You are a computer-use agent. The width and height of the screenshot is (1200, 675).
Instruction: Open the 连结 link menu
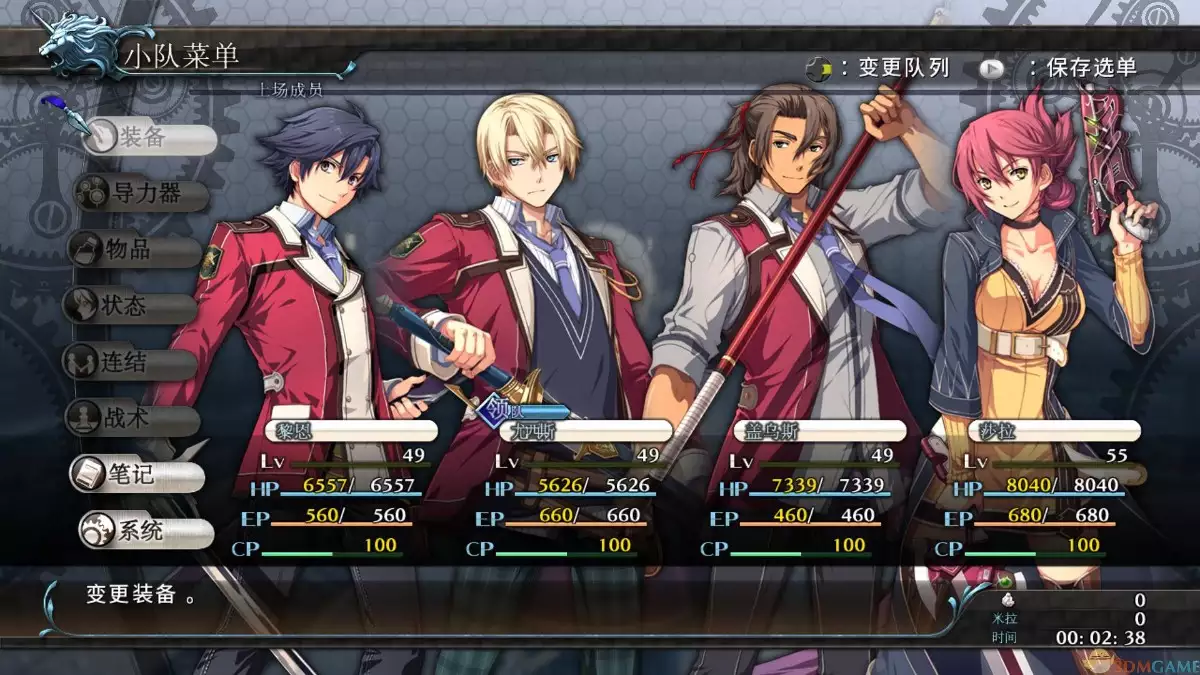(131, 362)
